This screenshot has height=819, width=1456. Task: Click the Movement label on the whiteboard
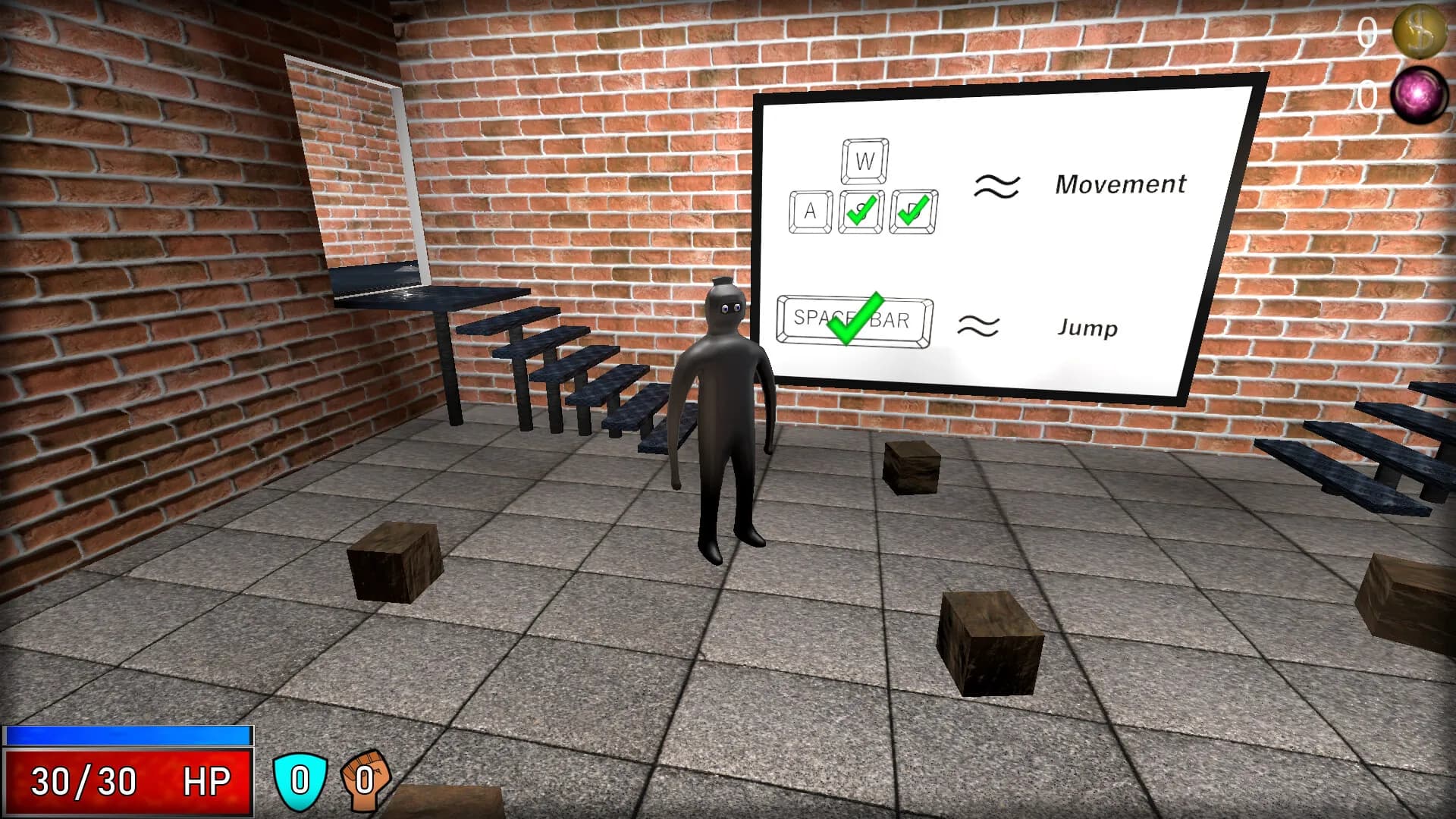(1122, 184)
